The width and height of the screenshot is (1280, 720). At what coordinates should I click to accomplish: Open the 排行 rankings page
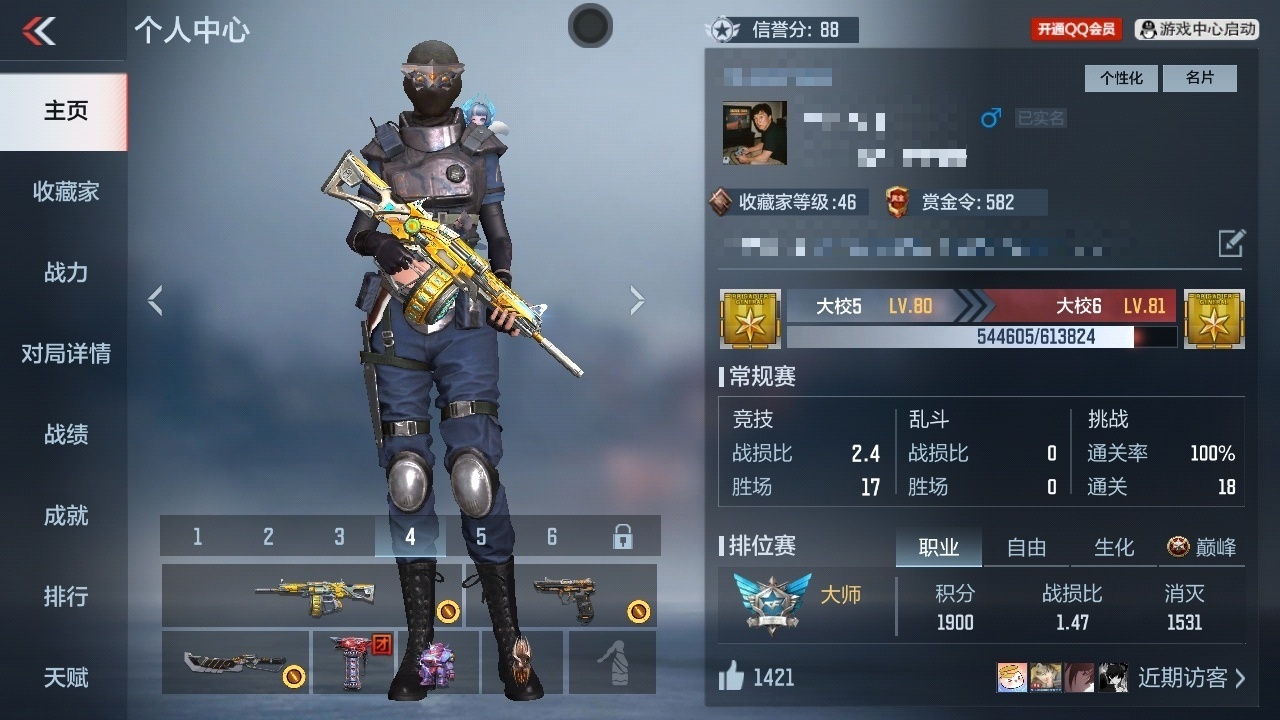[x=65, y=596]
